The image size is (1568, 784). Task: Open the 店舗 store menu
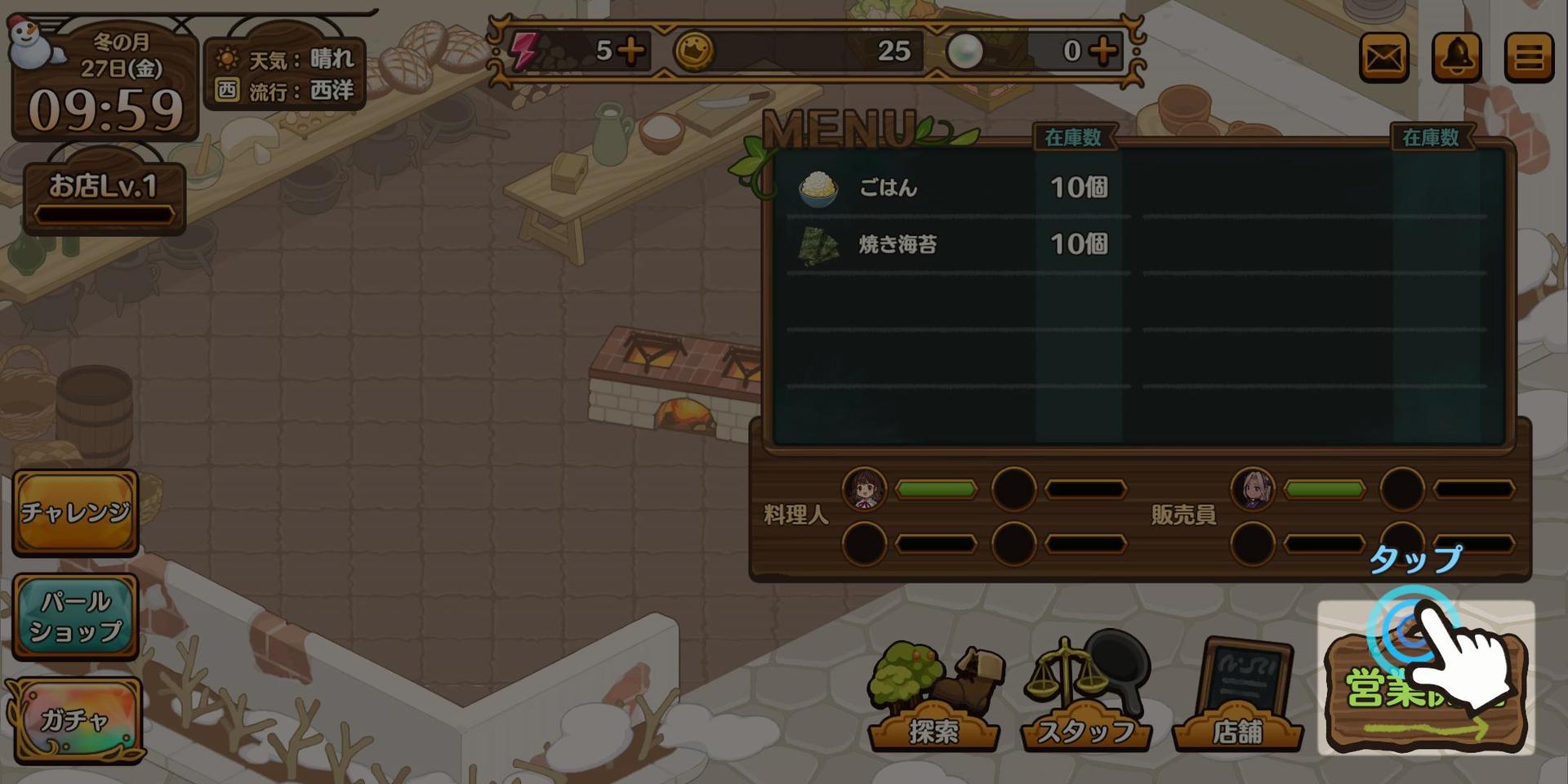click(x=1237, y=698)
